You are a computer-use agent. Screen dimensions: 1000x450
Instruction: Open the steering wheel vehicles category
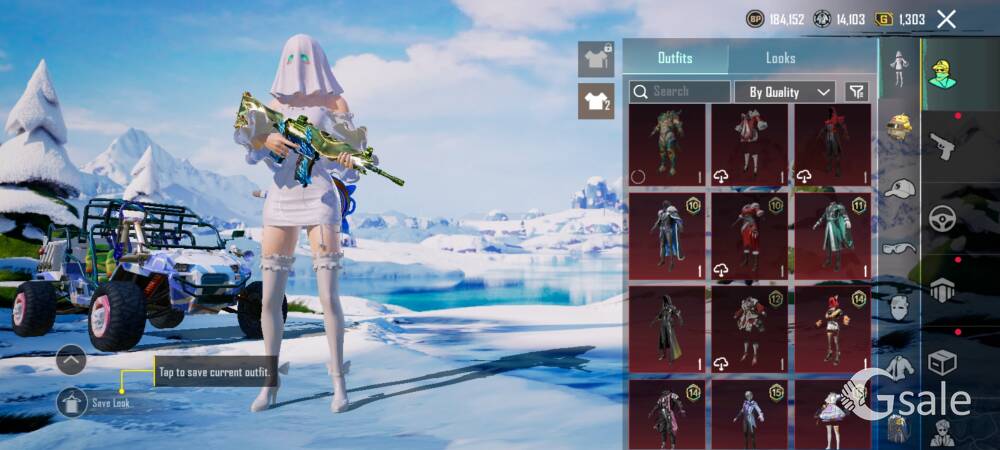[x=942, y=219]
